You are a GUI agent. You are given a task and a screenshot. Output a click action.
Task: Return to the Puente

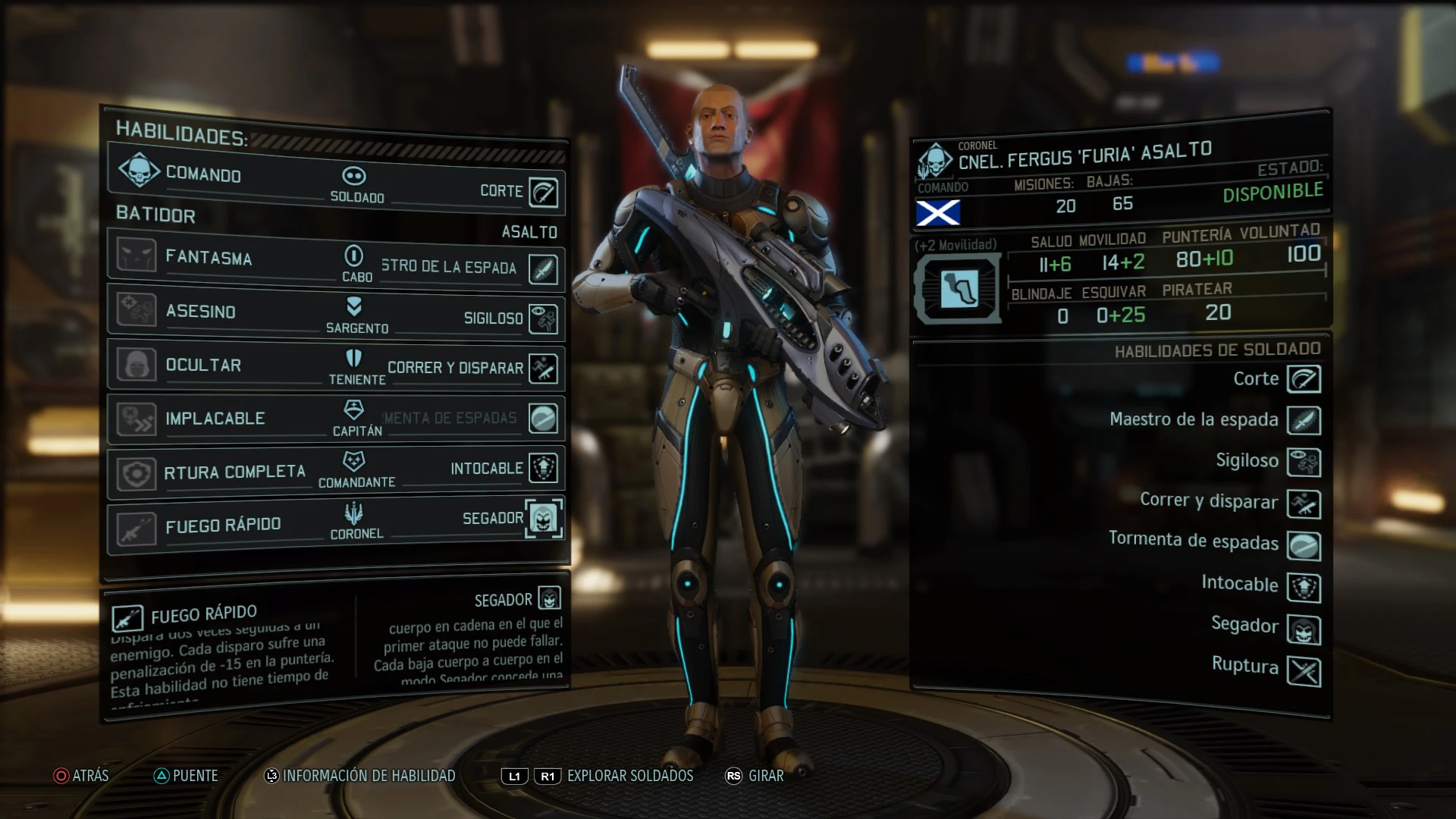[x=186, y=776]
